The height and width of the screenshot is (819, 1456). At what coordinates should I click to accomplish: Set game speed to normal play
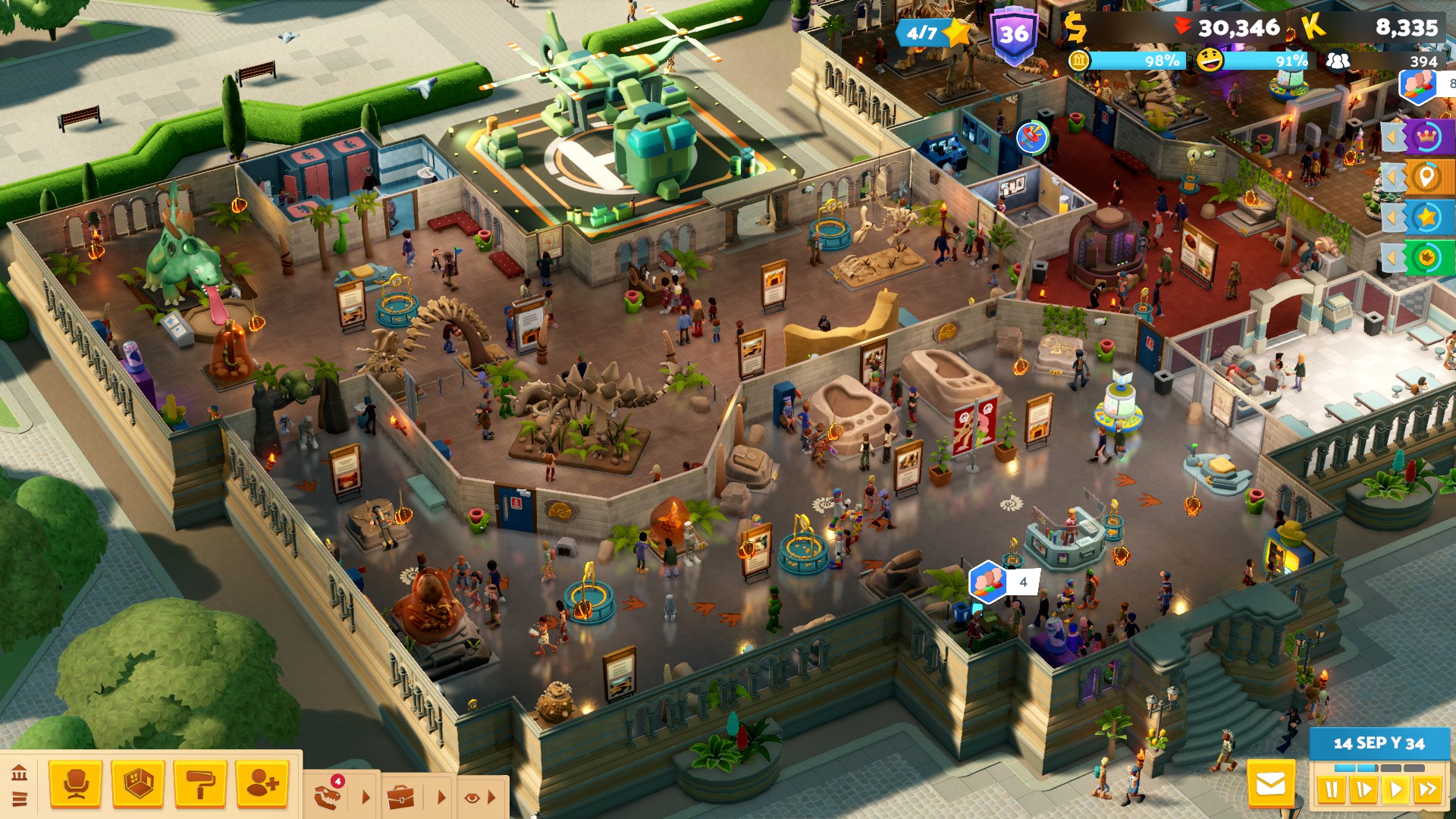pos(1395,790)
